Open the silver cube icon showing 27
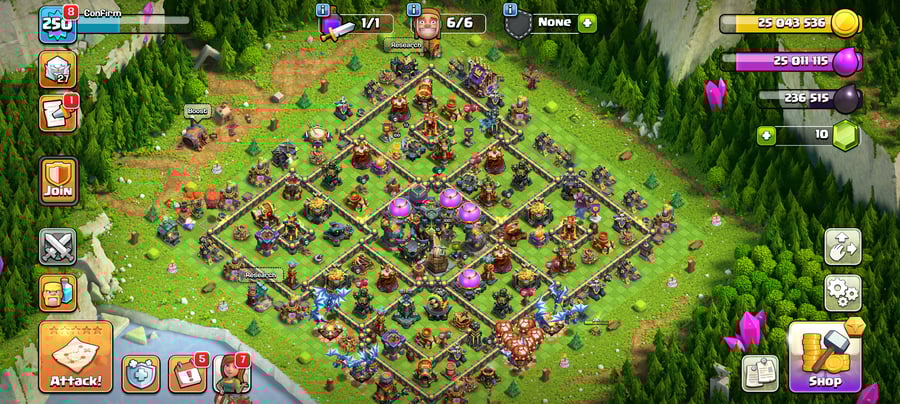 57,69
